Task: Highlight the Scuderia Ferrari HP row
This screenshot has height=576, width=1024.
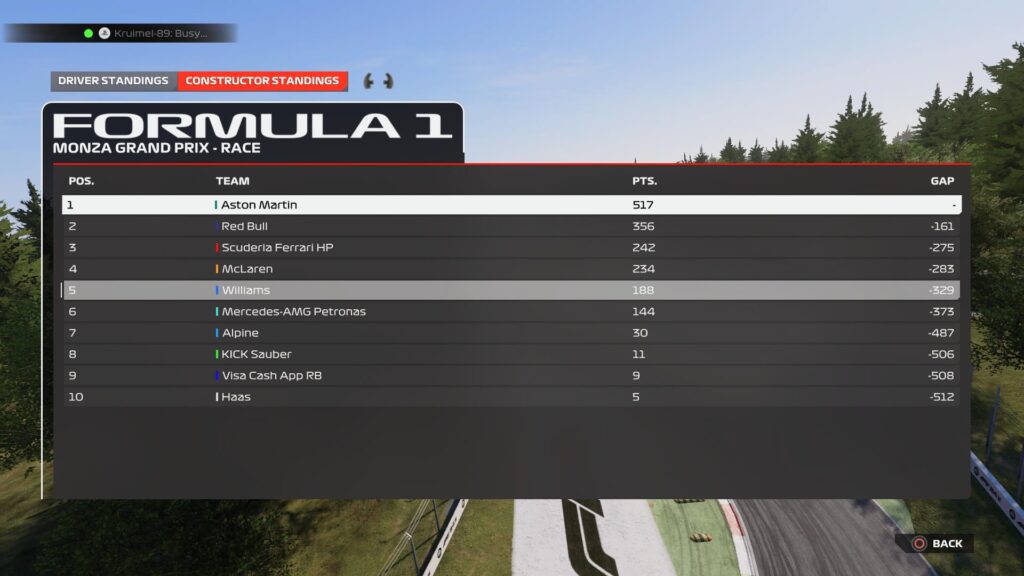Action: [x=511, y=248]
